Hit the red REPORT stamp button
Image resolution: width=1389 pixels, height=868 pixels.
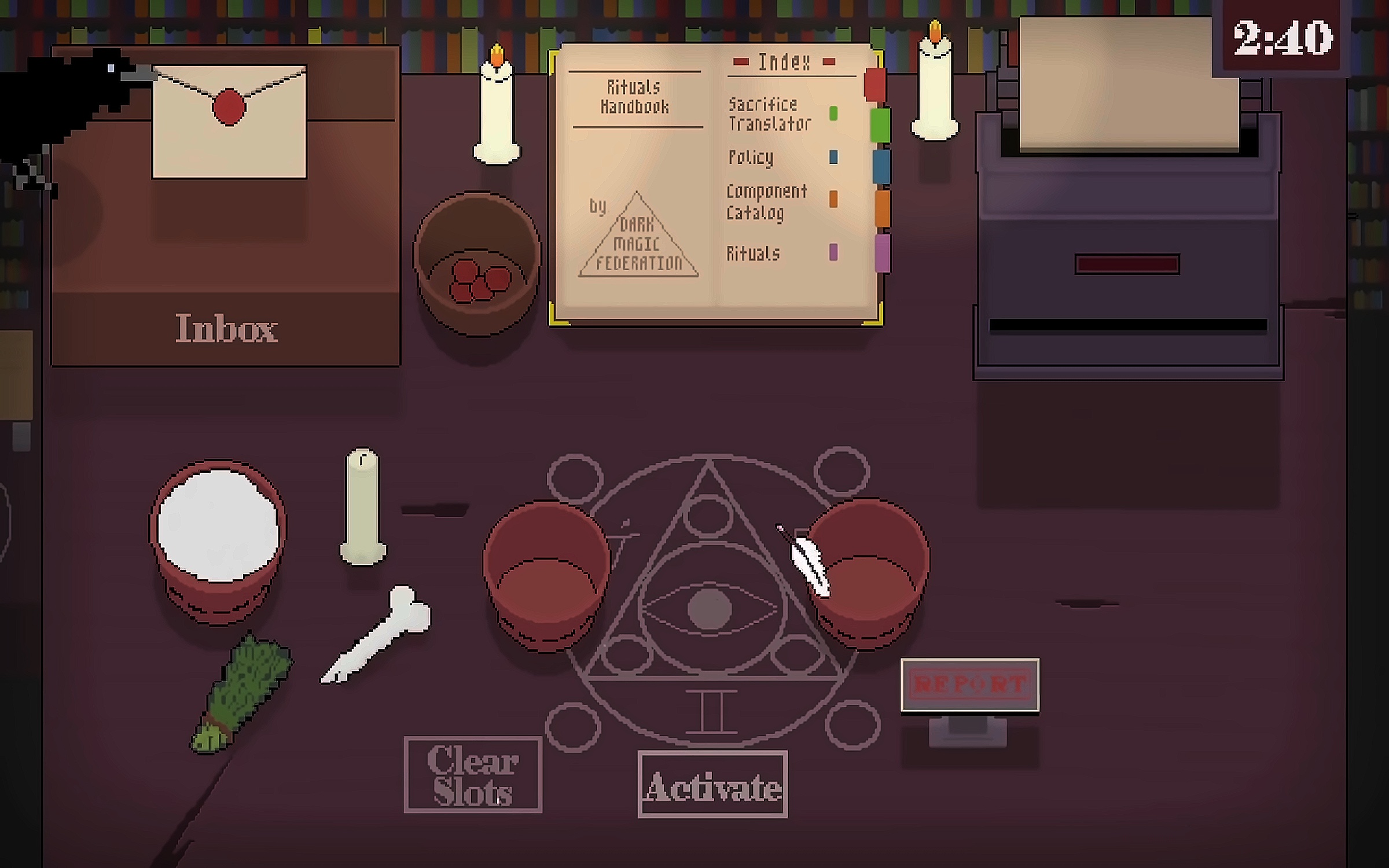coord(970,685)
